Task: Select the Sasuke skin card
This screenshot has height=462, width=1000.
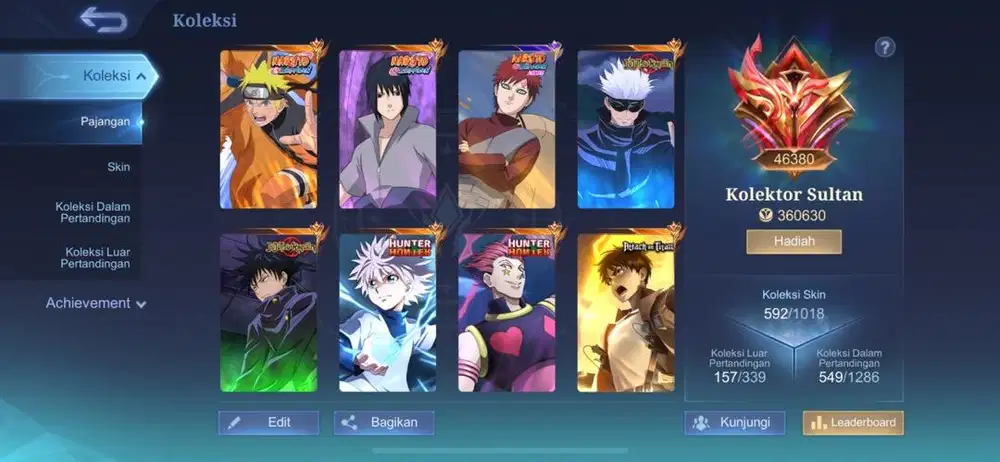Action: point(387,129)
